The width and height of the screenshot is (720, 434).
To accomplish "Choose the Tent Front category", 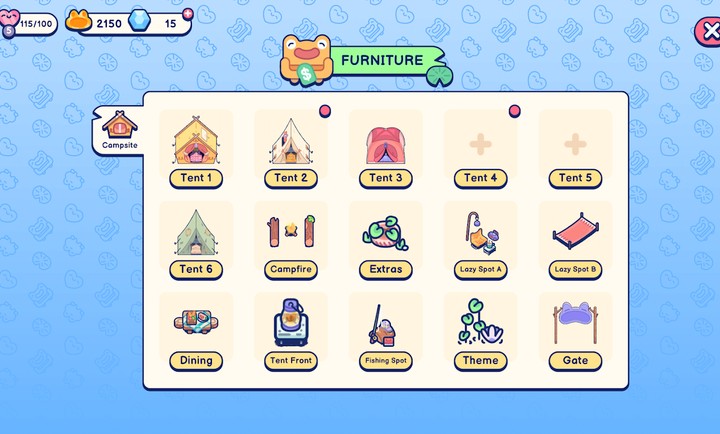I will (x=291, y=331).
